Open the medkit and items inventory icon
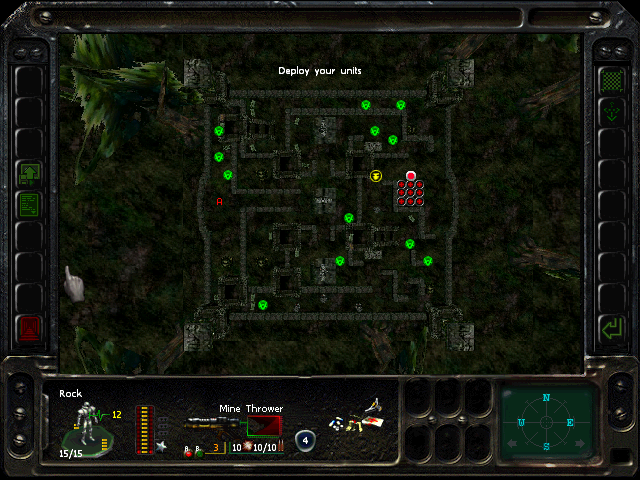Image resolution: width=640 pixels, height=480 pixels. 358,420
